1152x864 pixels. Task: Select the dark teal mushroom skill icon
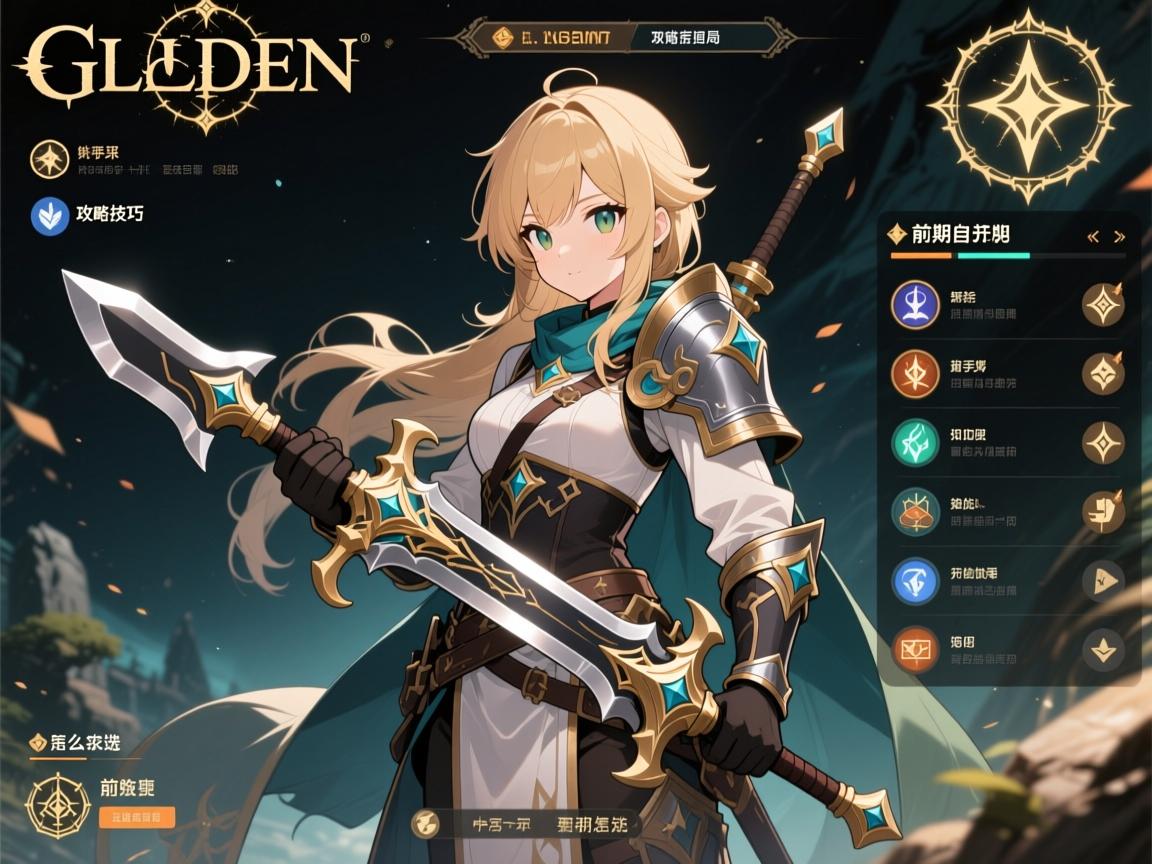pyautogui.click(x=915, y=511)
